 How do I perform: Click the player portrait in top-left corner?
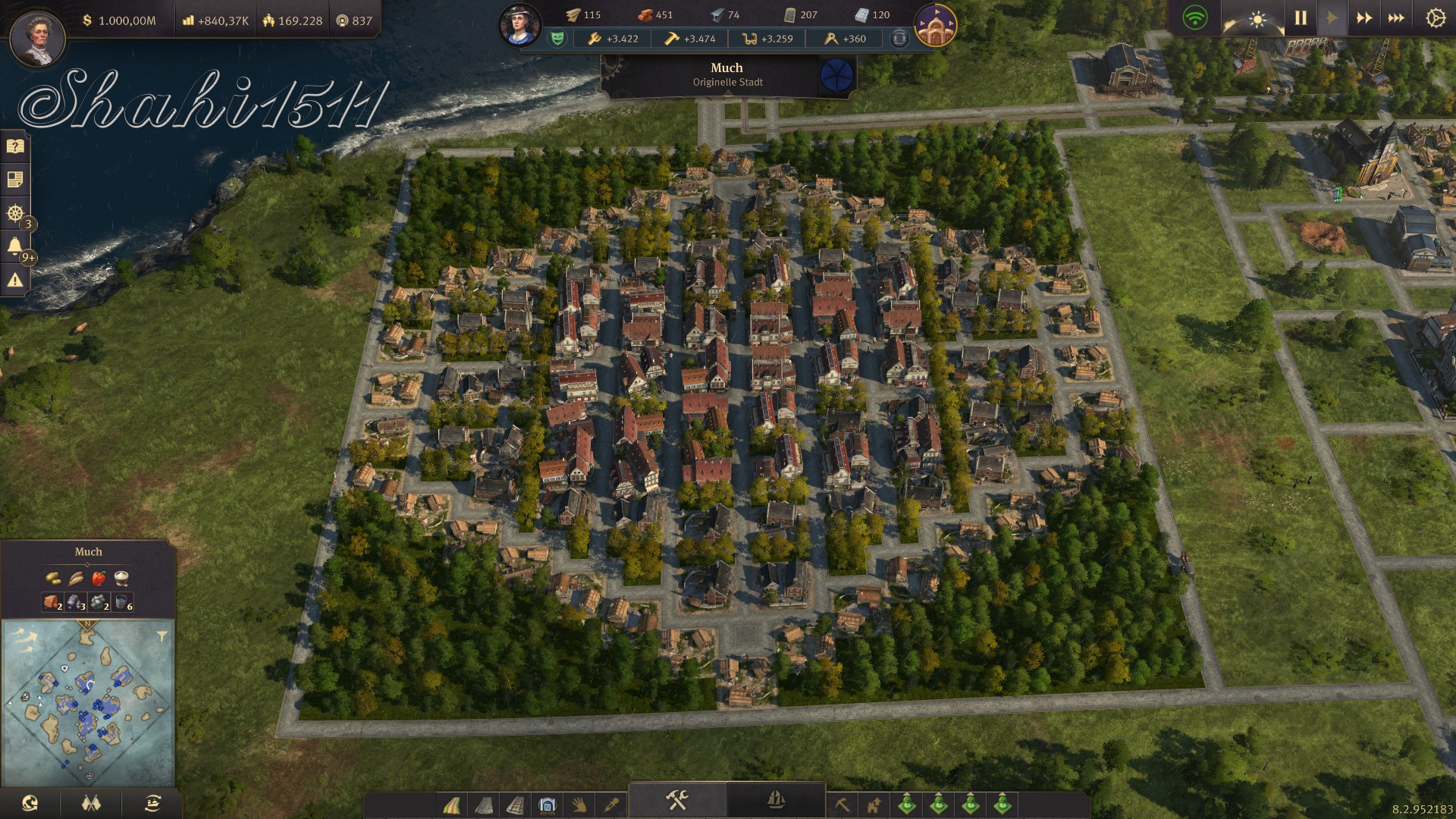[x=38, y=38]
